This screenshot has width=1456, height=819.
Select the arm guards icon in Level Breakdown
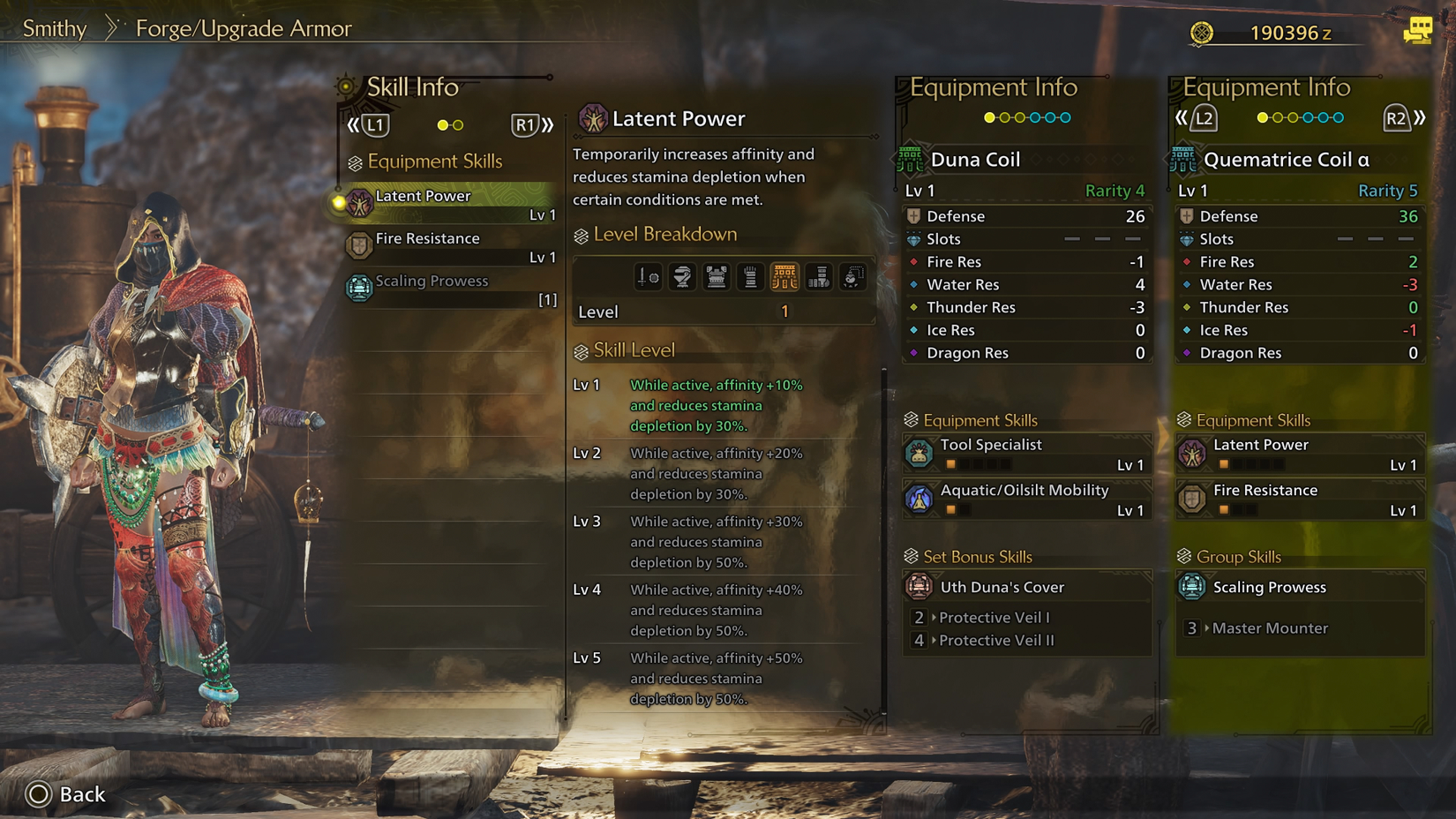pos(751,276)
